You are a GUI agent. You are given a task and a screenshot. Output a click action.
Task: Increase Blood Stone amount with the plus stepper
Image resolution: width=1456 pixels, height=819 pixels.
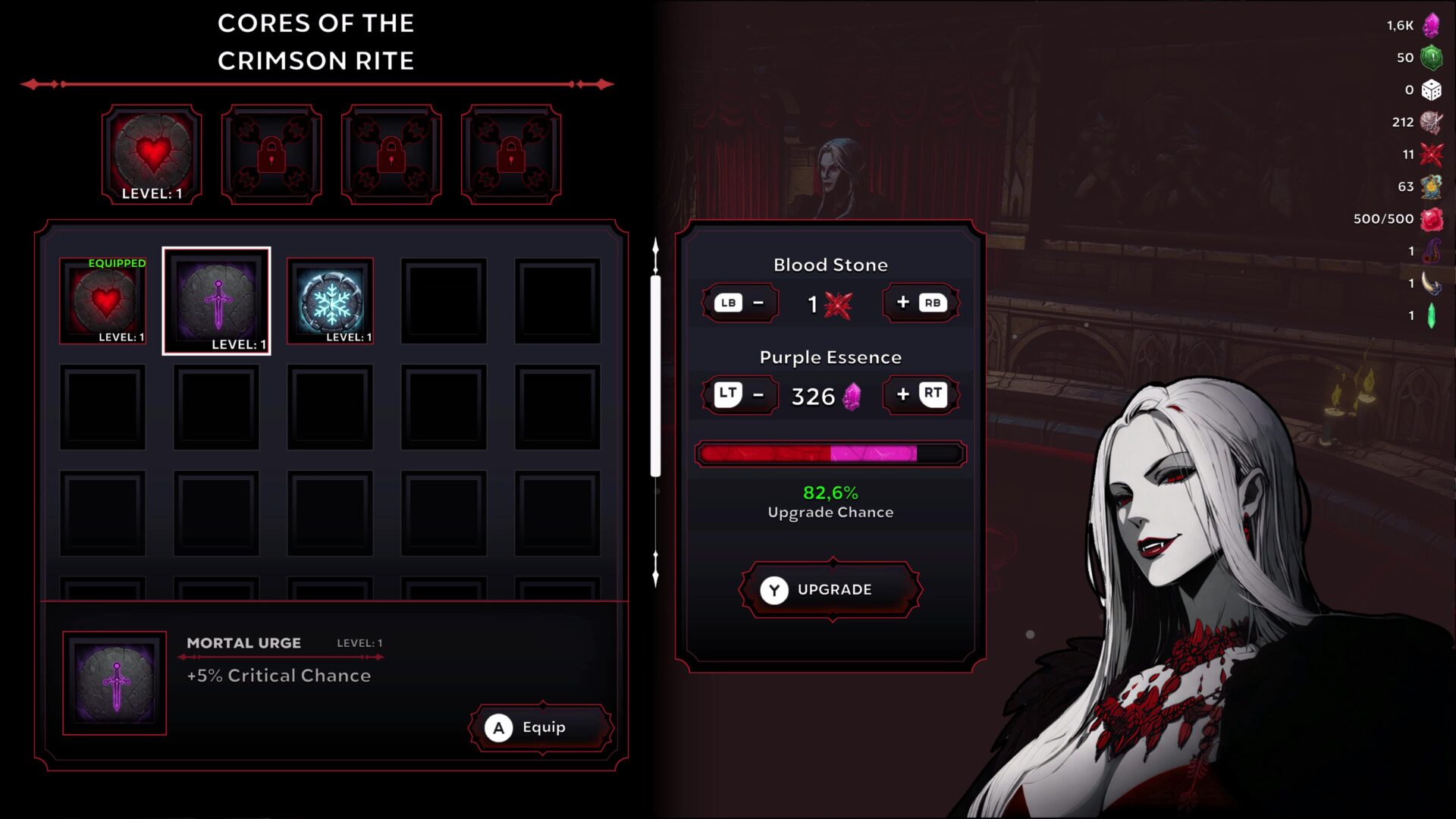click(x=920, y=303)
